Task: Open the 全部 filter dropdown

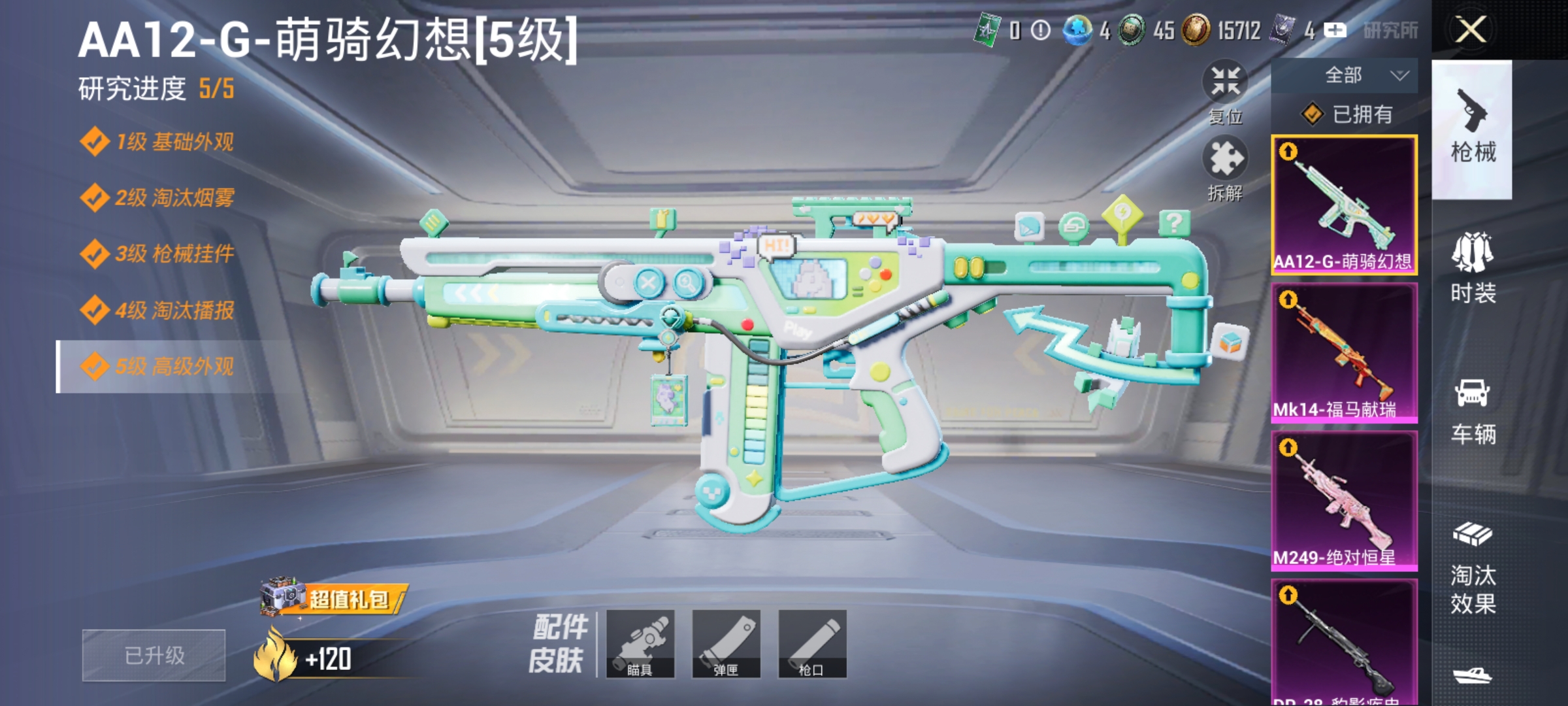Action: pyautogui.click(x=1352, y=75)
